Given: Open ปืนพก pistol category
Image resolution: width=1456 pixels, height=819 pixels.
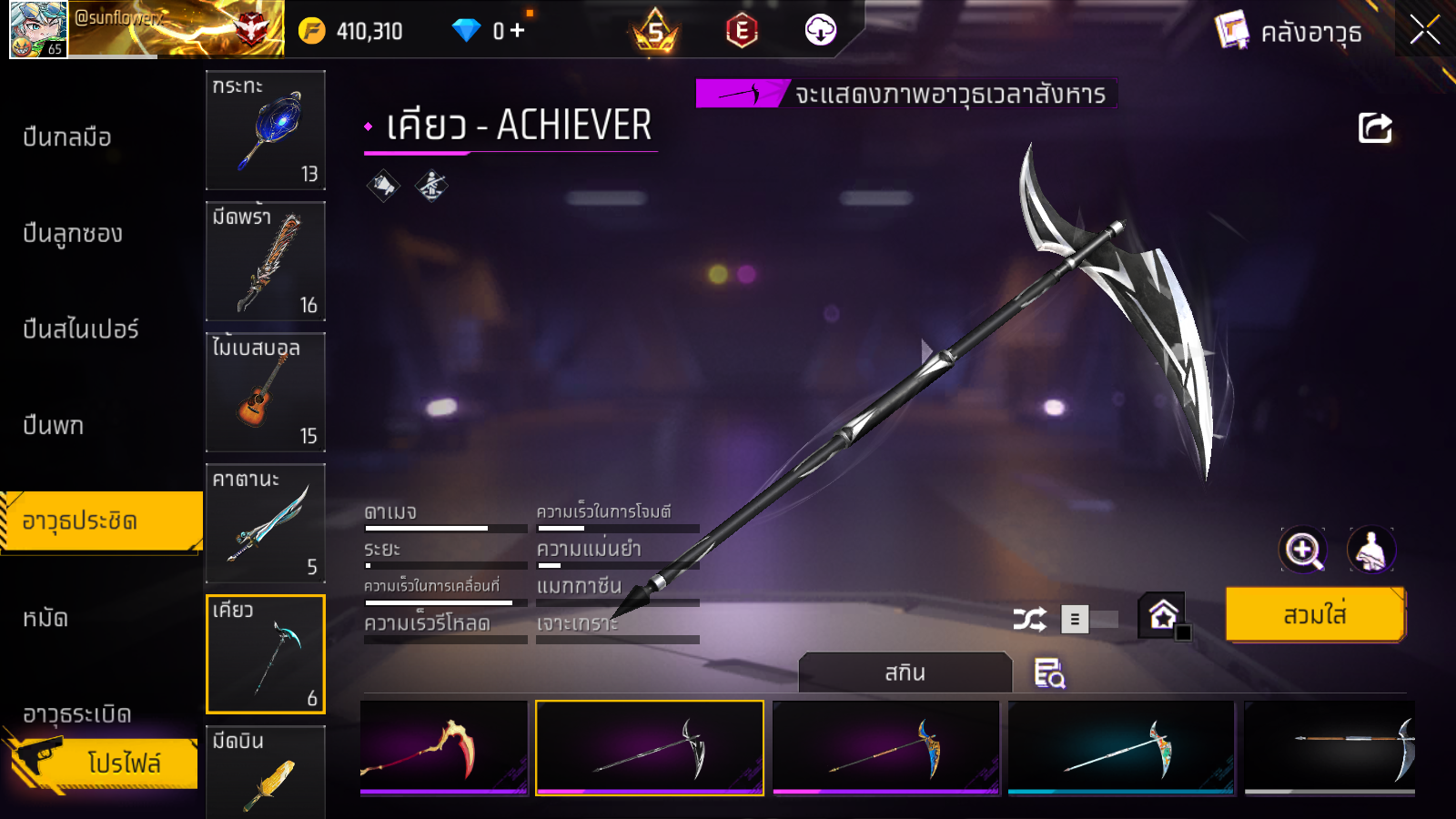Looking at the screenshot, I should [54, 425].
